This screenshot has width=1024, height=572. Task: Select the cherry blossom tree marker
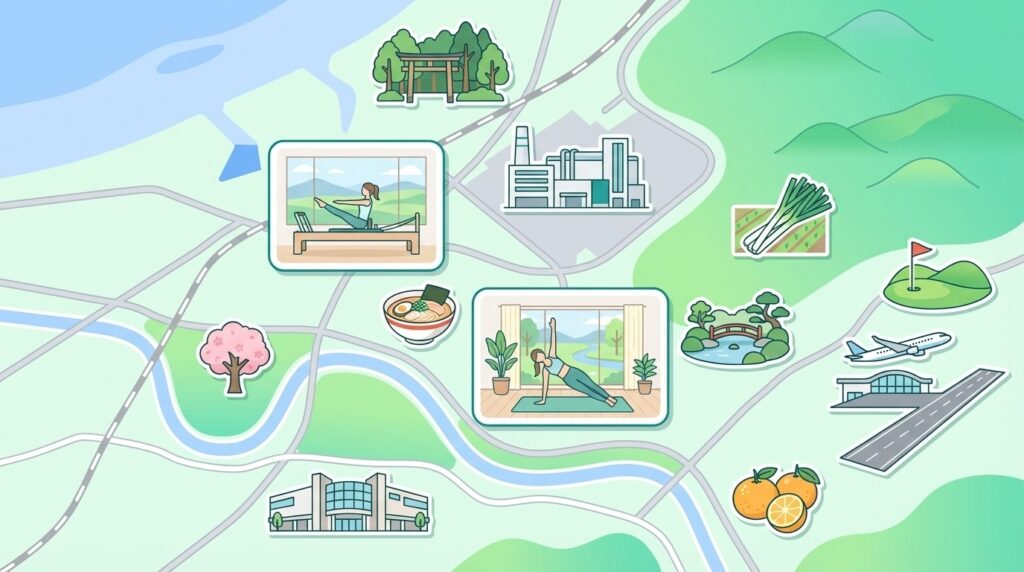tap(233, 355)
